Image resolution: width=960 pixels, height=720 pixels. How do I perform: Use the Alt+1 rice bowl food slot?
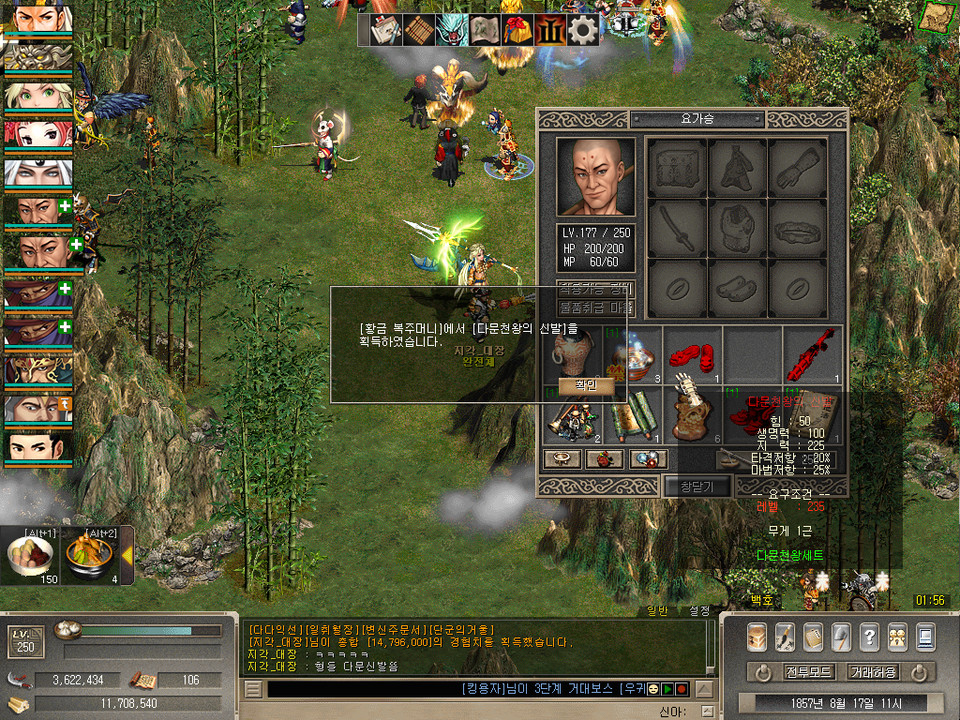pos(30,558)
